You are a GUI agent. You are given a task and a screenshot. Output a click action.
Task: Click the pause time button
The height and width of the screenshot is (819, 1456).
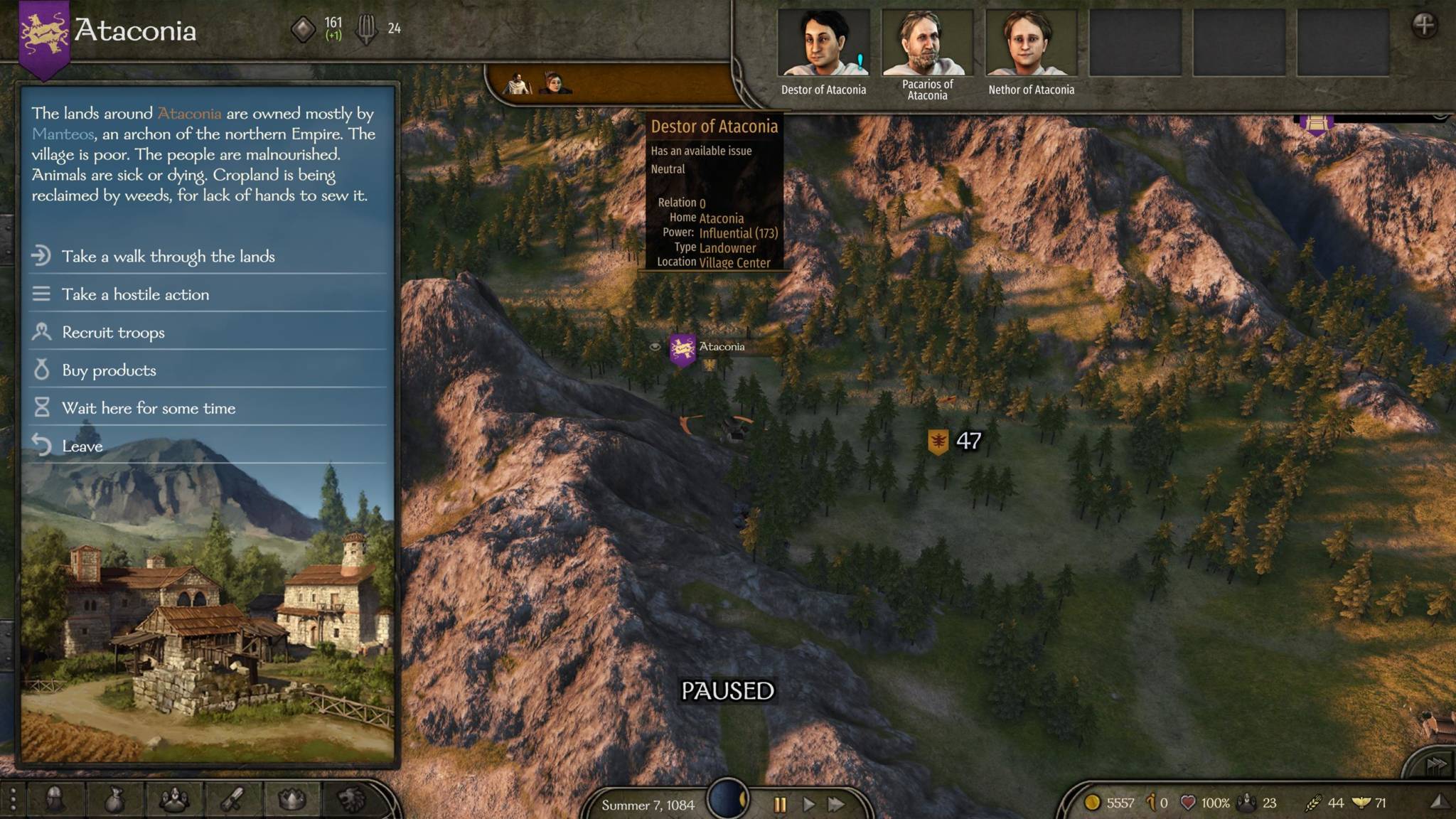780,804
